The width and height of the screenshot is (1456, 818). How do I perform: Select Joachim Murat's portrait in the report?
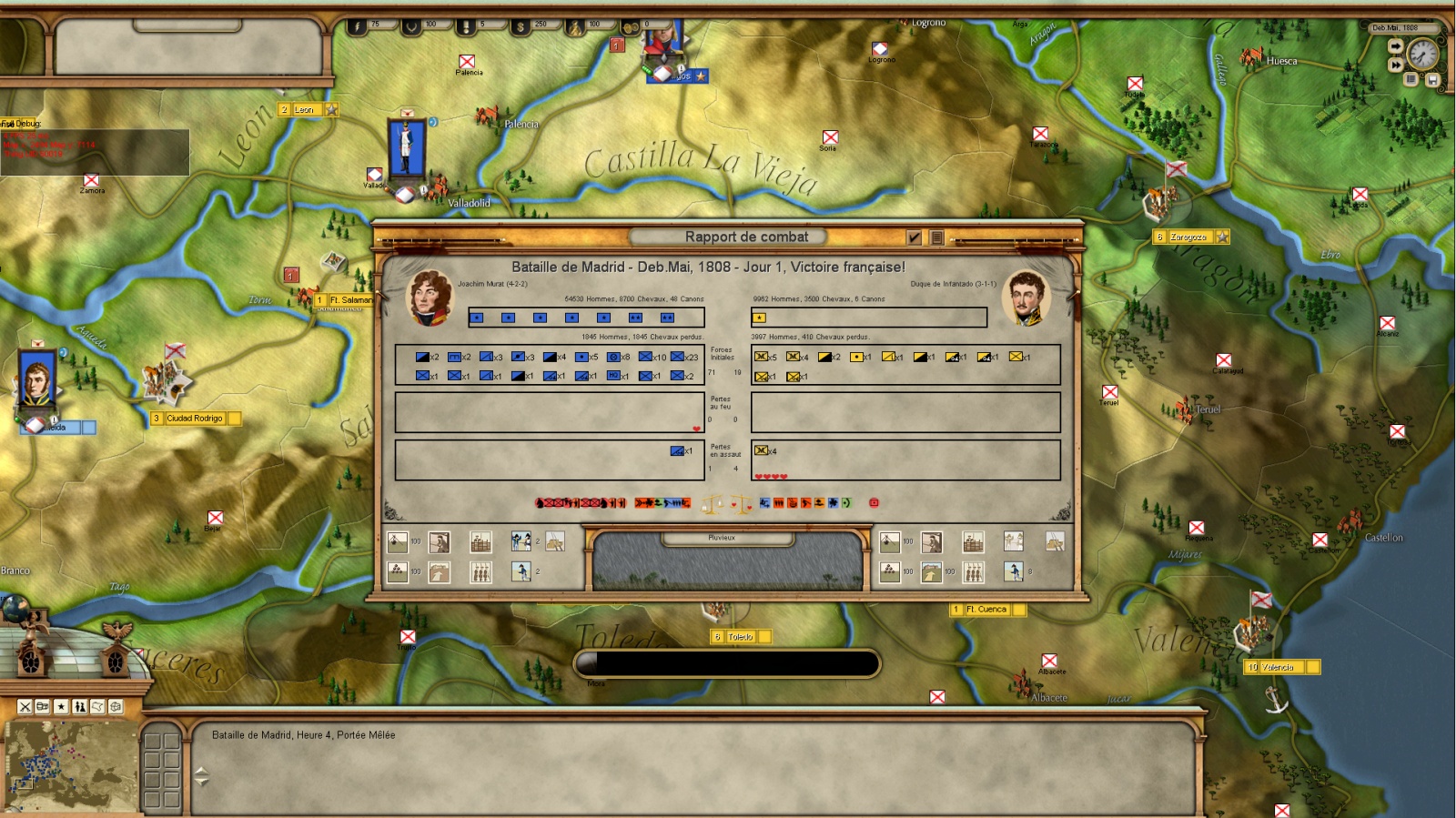coord(430,298)
